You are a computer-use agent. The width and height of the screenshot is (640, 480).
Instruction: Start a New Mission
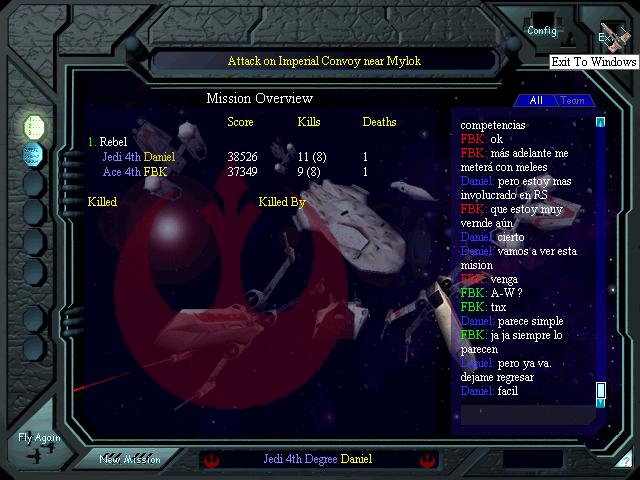(130, 459)
